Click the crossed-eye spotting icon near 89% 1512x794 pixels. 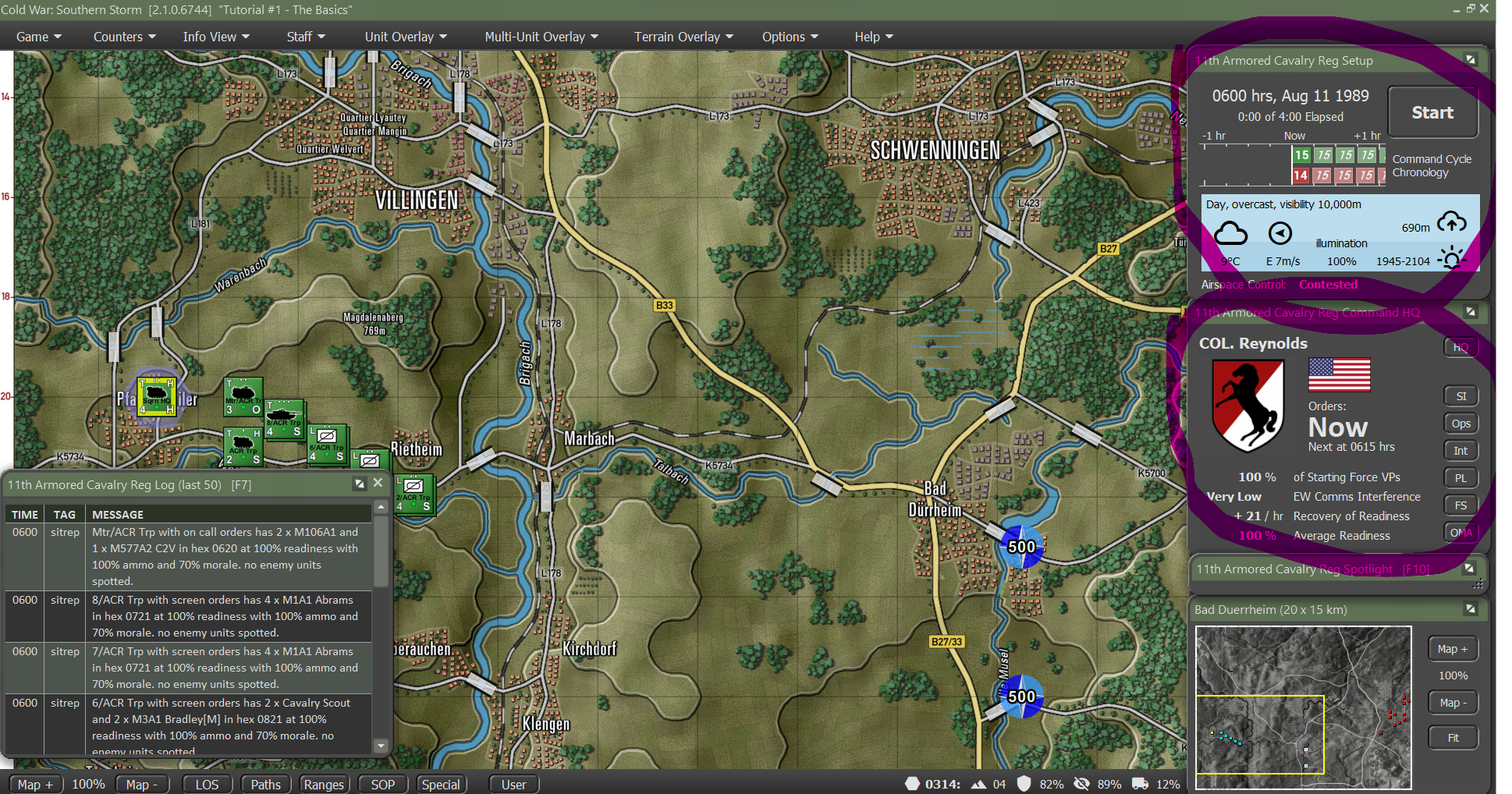1083,784
